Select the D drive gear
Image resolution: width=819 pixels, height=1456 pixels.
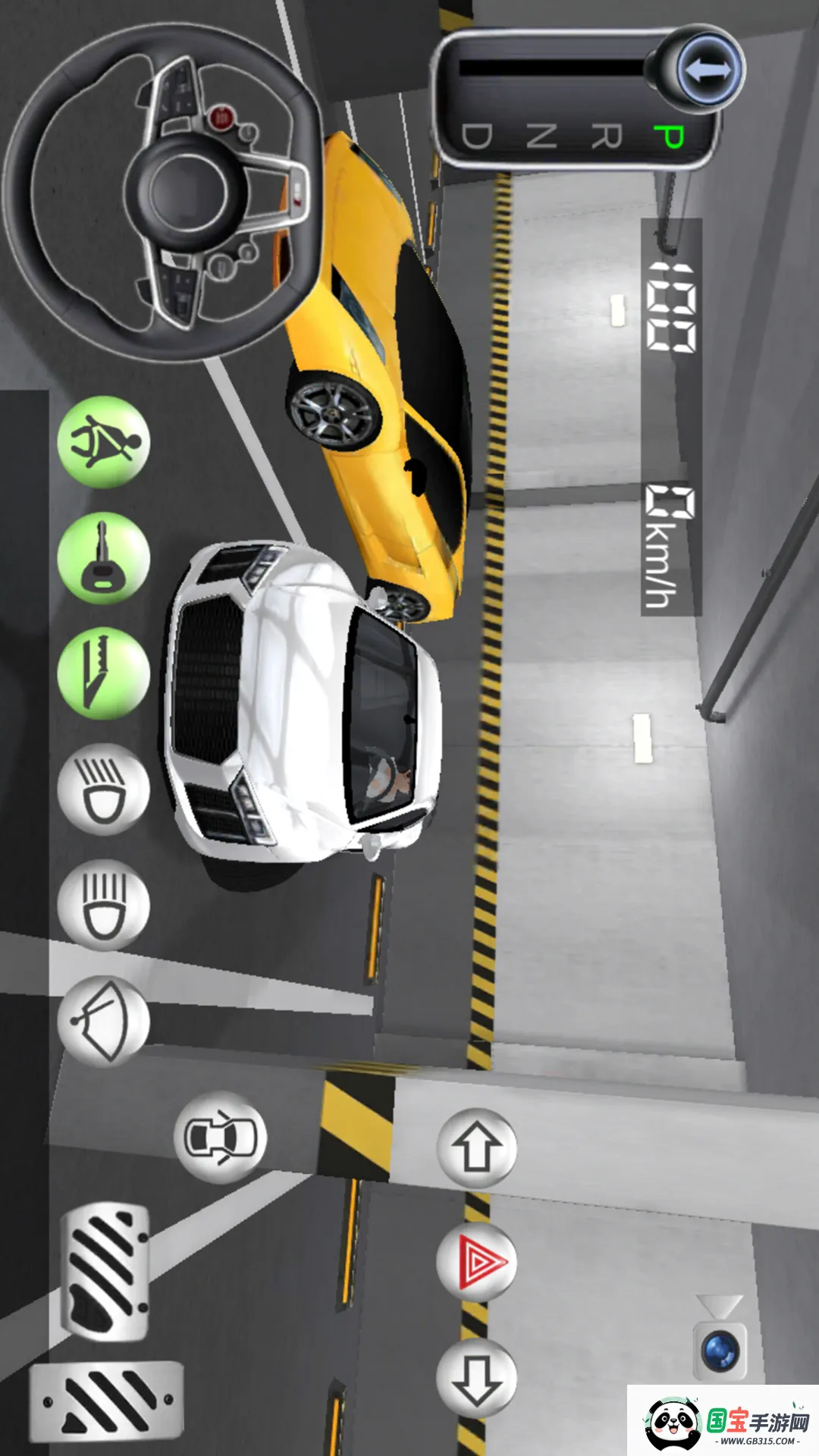[x=477, y=137]
